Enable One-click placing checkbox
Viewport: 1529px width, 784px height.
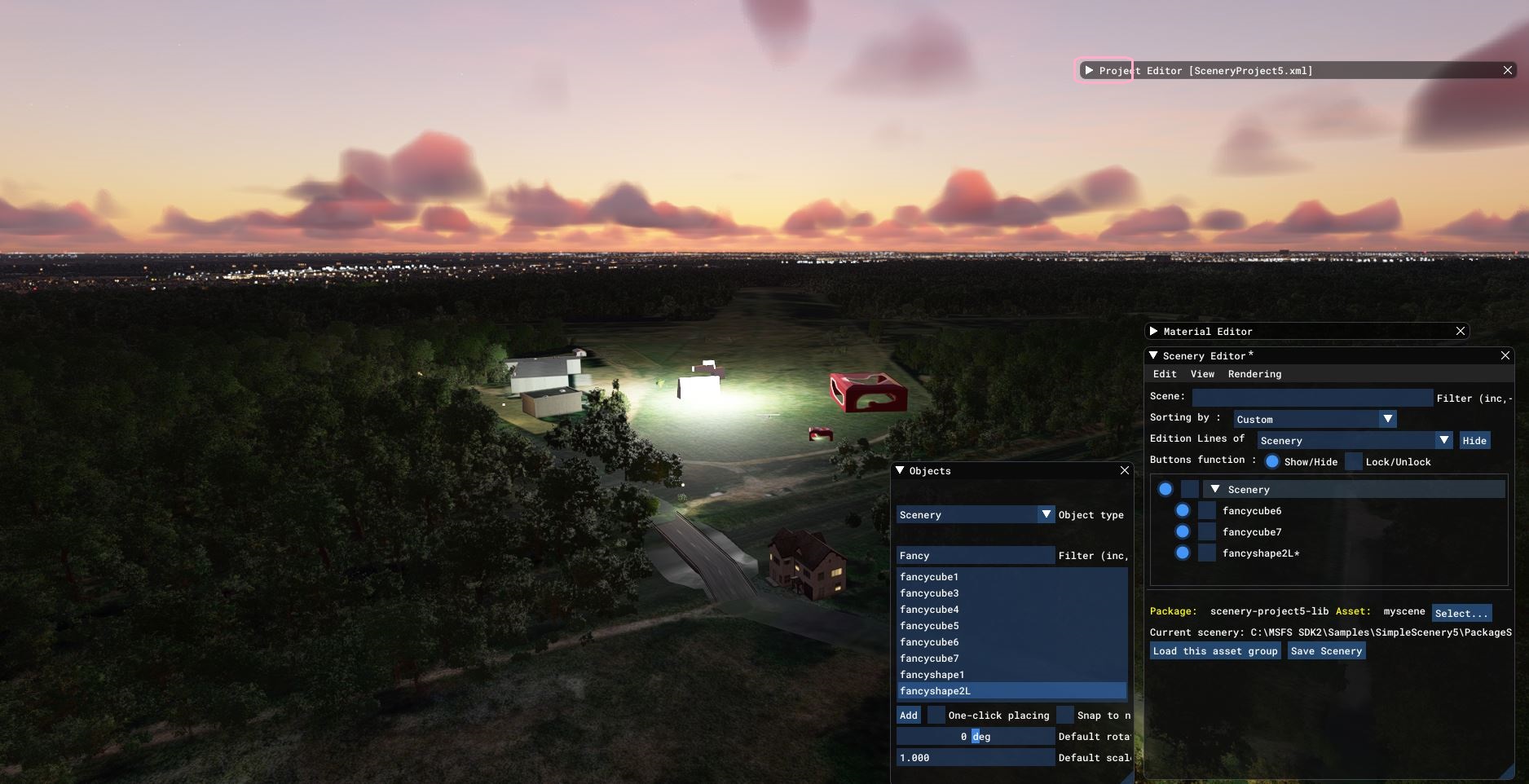[x=936, y=716]
